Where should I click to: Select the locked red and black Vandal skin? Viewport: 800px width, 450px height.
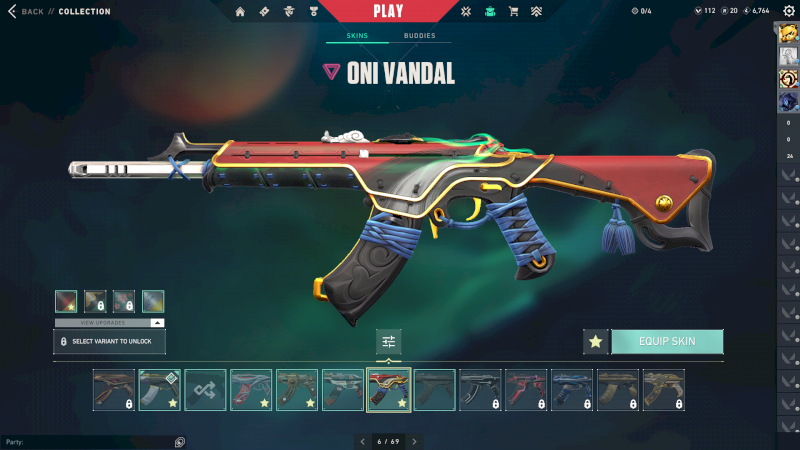526,390
